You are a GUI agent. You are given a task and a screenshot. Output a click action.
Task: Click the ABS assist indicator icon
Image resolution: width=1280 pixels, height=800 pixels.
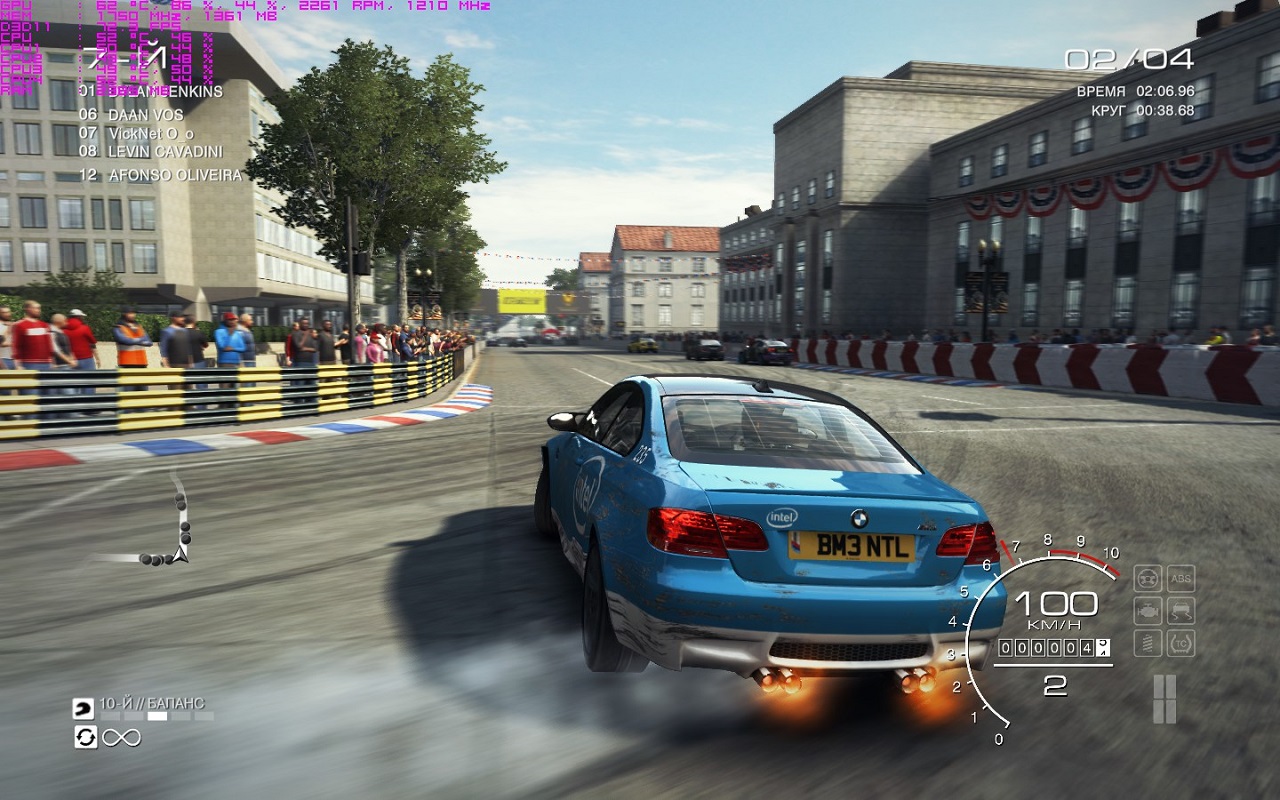coord(1181,578)
